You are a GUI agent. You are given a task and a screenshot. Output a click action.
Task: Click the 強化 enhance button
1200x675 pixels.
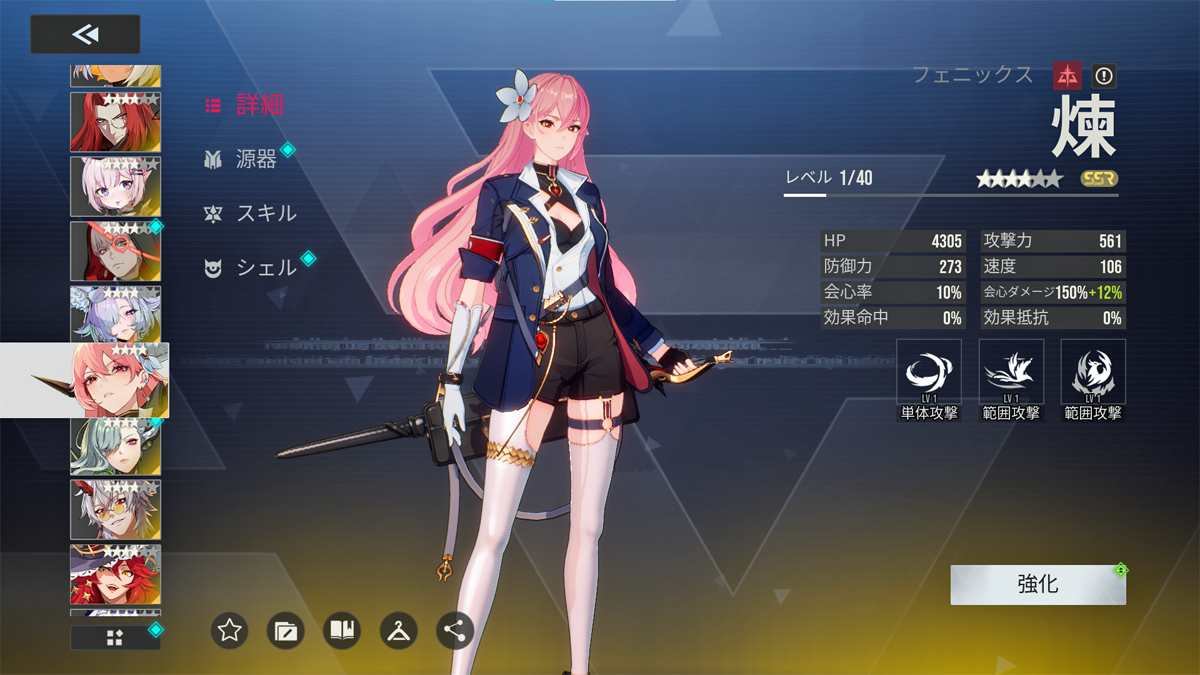coord(1038,585)
